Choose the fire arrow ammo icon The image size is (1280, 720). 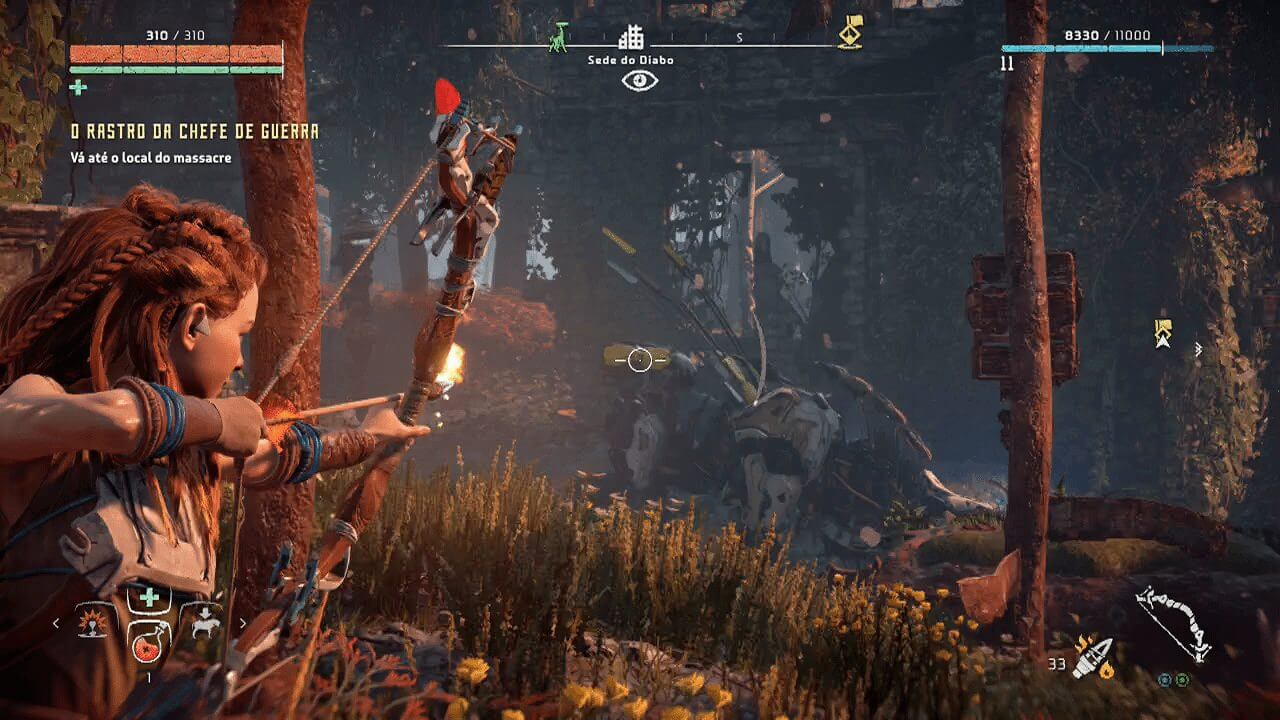click(x=1092, y=657)
